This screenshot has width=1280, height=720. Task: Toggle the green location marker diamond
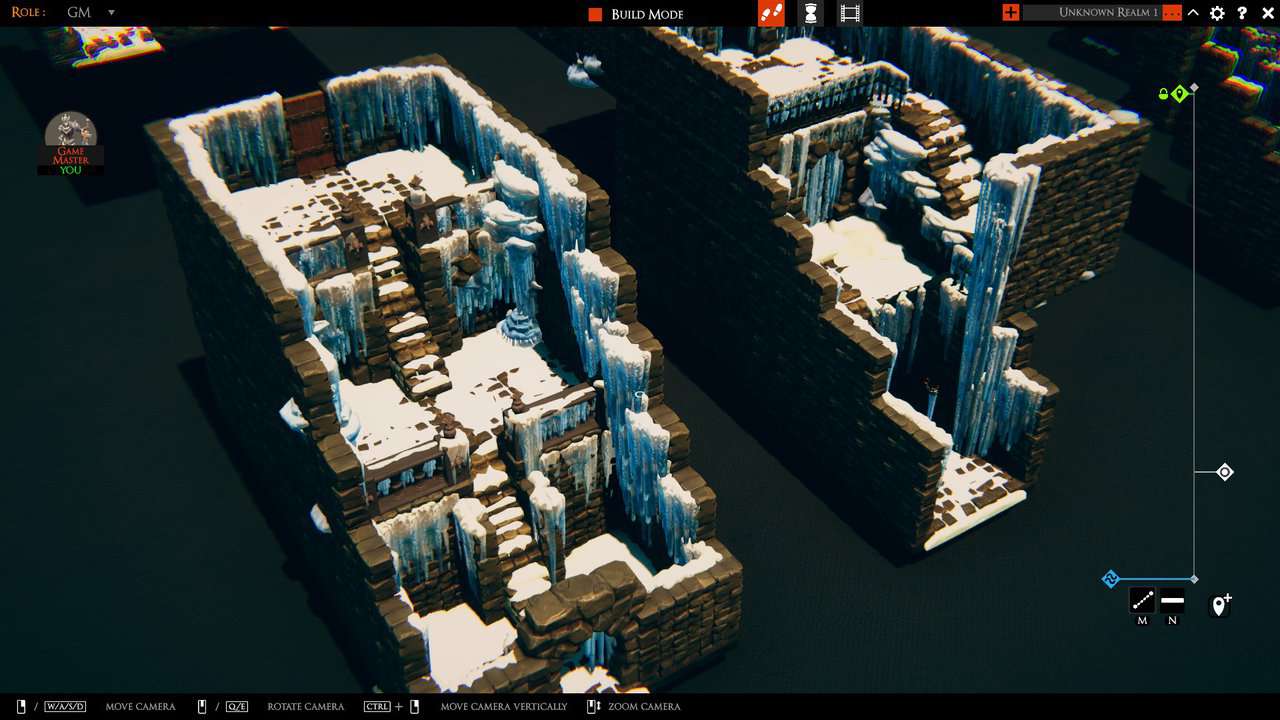(1179, 93)
